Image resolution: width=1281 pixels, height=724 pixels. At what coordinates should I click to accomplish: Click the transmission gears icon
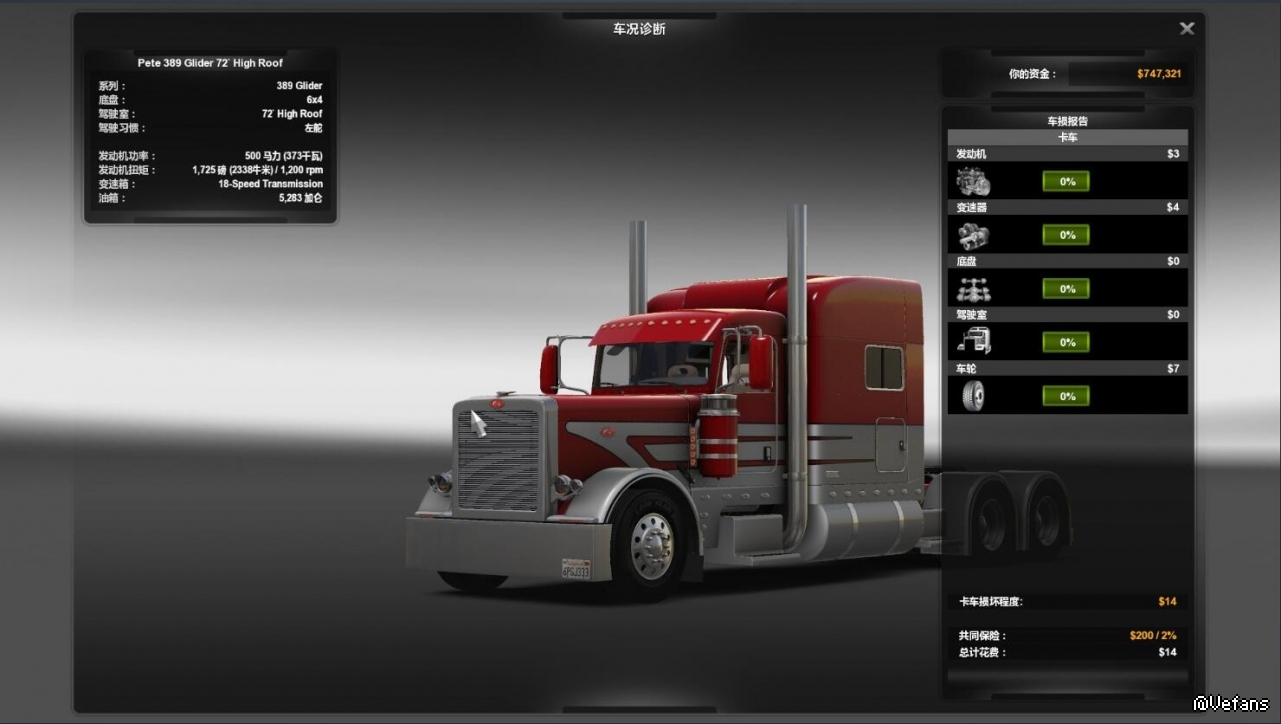click(973, 236)
